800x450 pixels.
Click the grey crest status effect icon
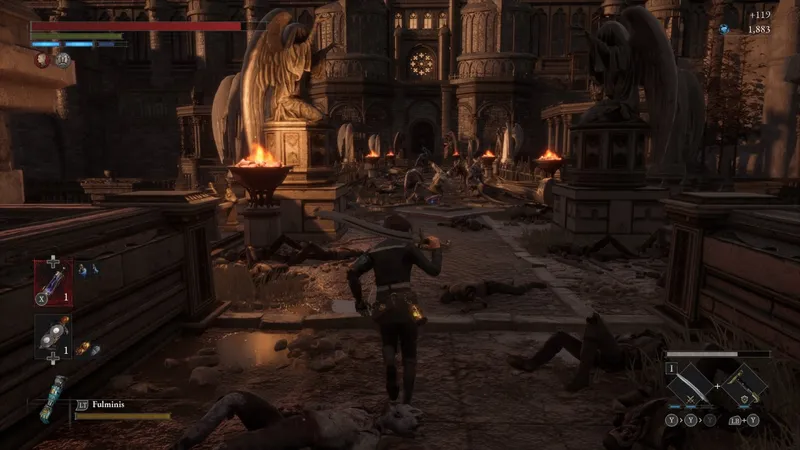(x=62, y=60)
